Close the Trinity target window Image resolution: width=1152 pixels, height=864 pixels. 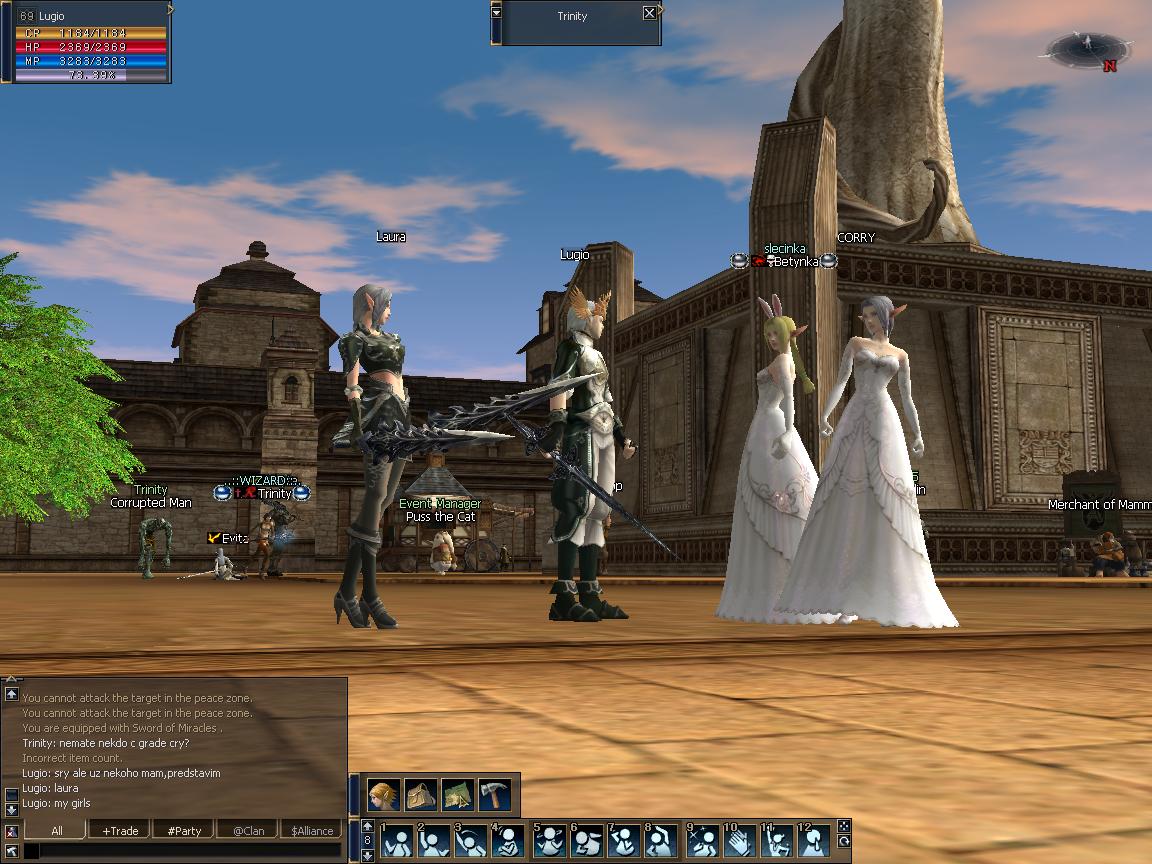[x=649, y=13]
